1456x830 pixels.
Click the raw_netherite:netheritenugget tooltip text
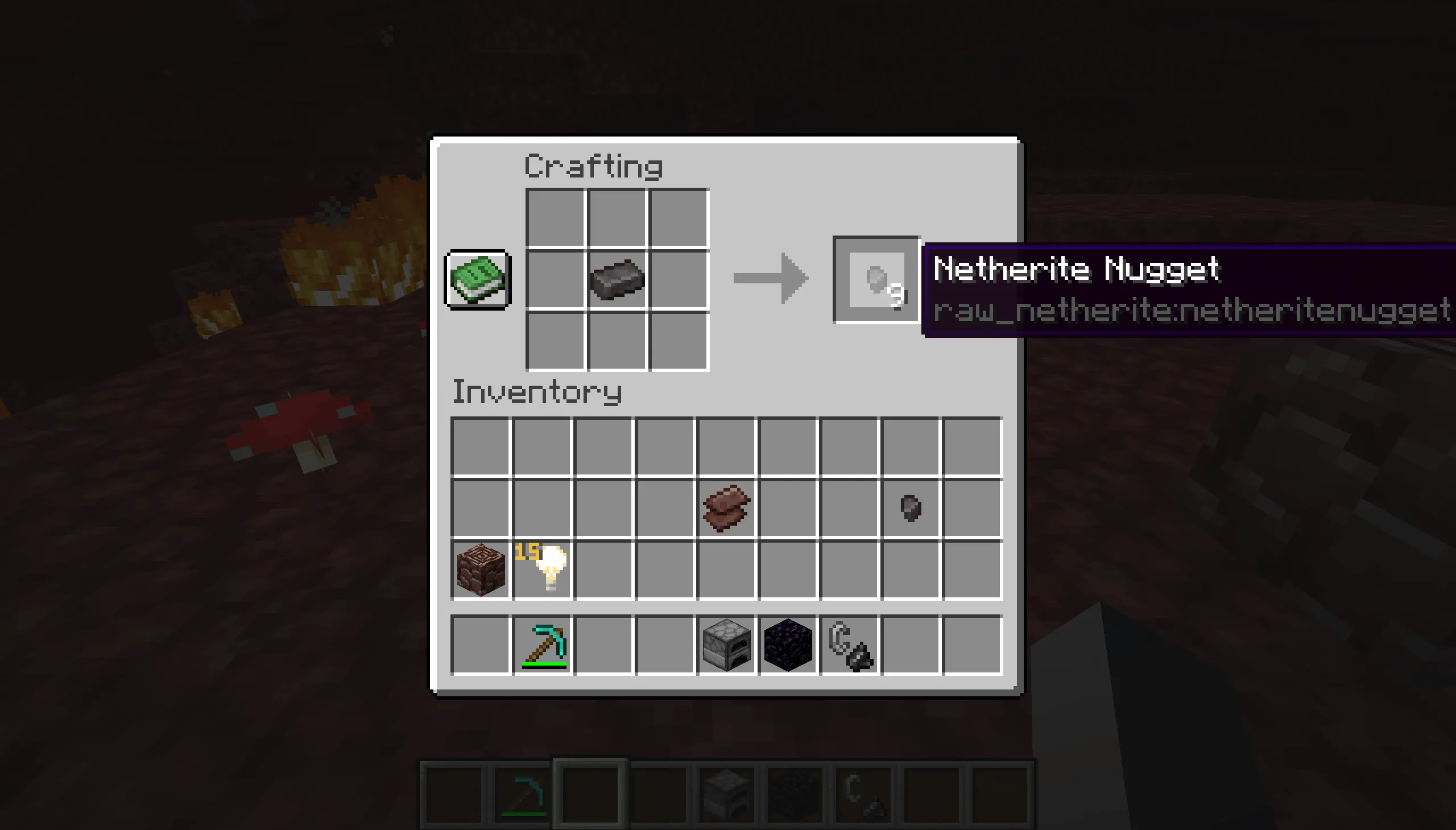(1191, 309)
